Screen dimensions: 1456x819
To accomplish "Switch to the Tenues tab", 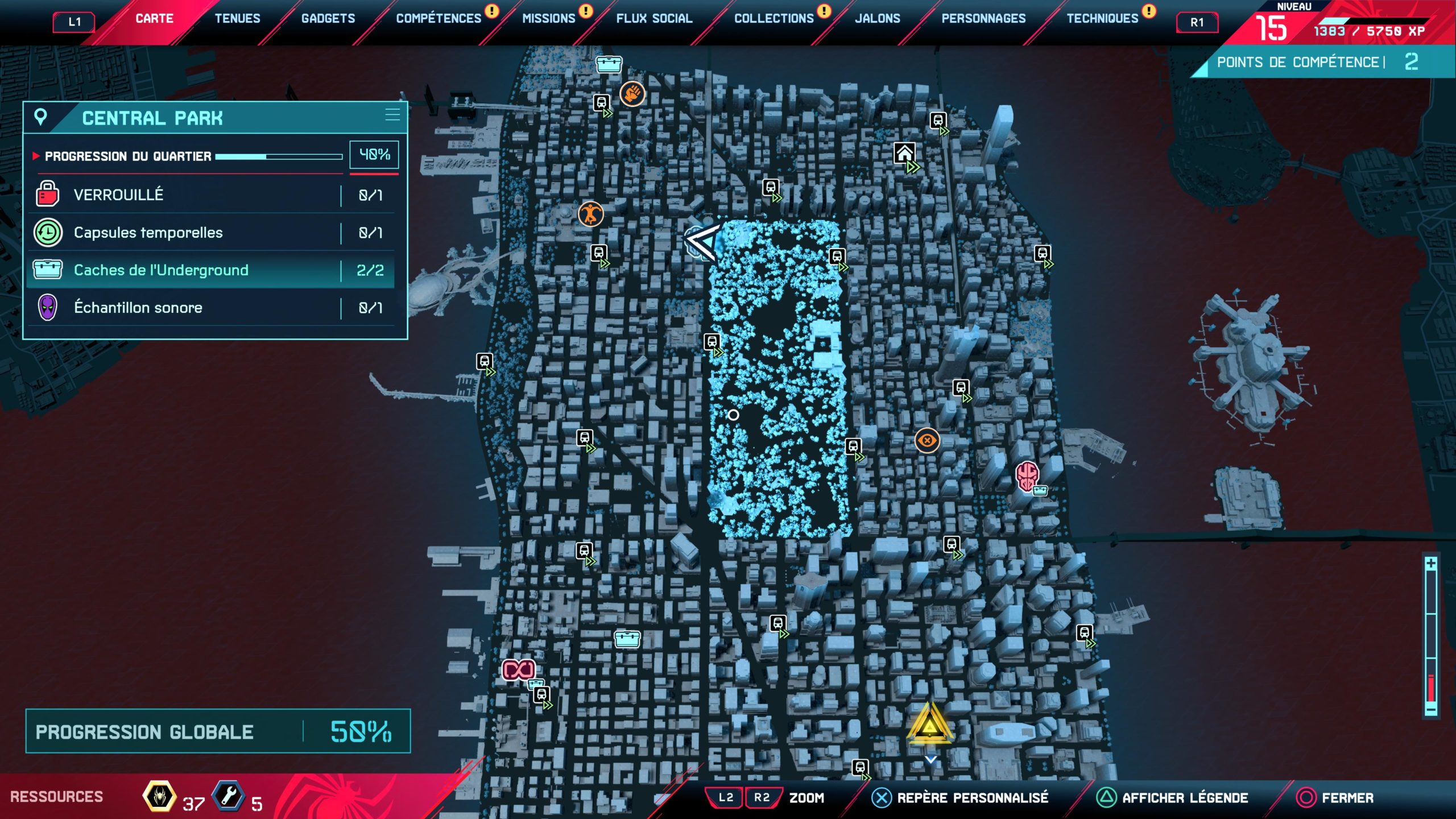I will pyautogui.click(x=237, y=19).
